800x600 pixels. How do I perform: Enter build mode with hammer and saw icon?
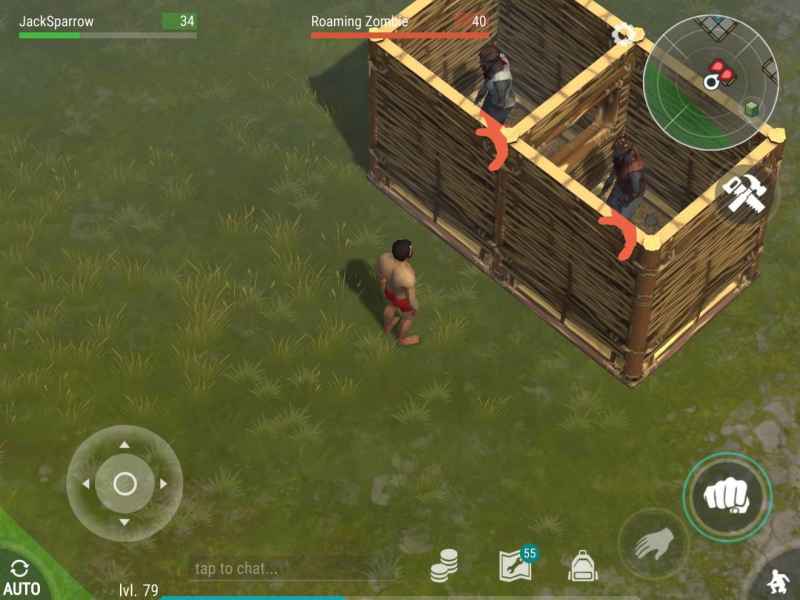click(x=744, y=195)
